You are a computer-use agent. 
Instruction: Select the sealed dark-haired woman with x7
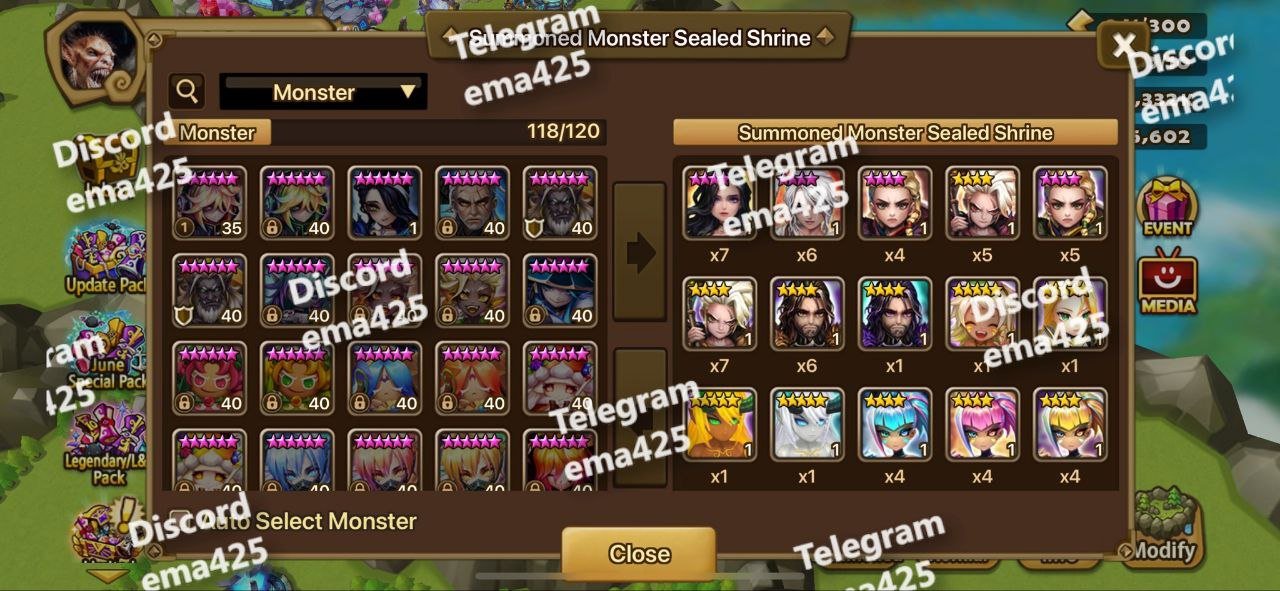point(719,203)
